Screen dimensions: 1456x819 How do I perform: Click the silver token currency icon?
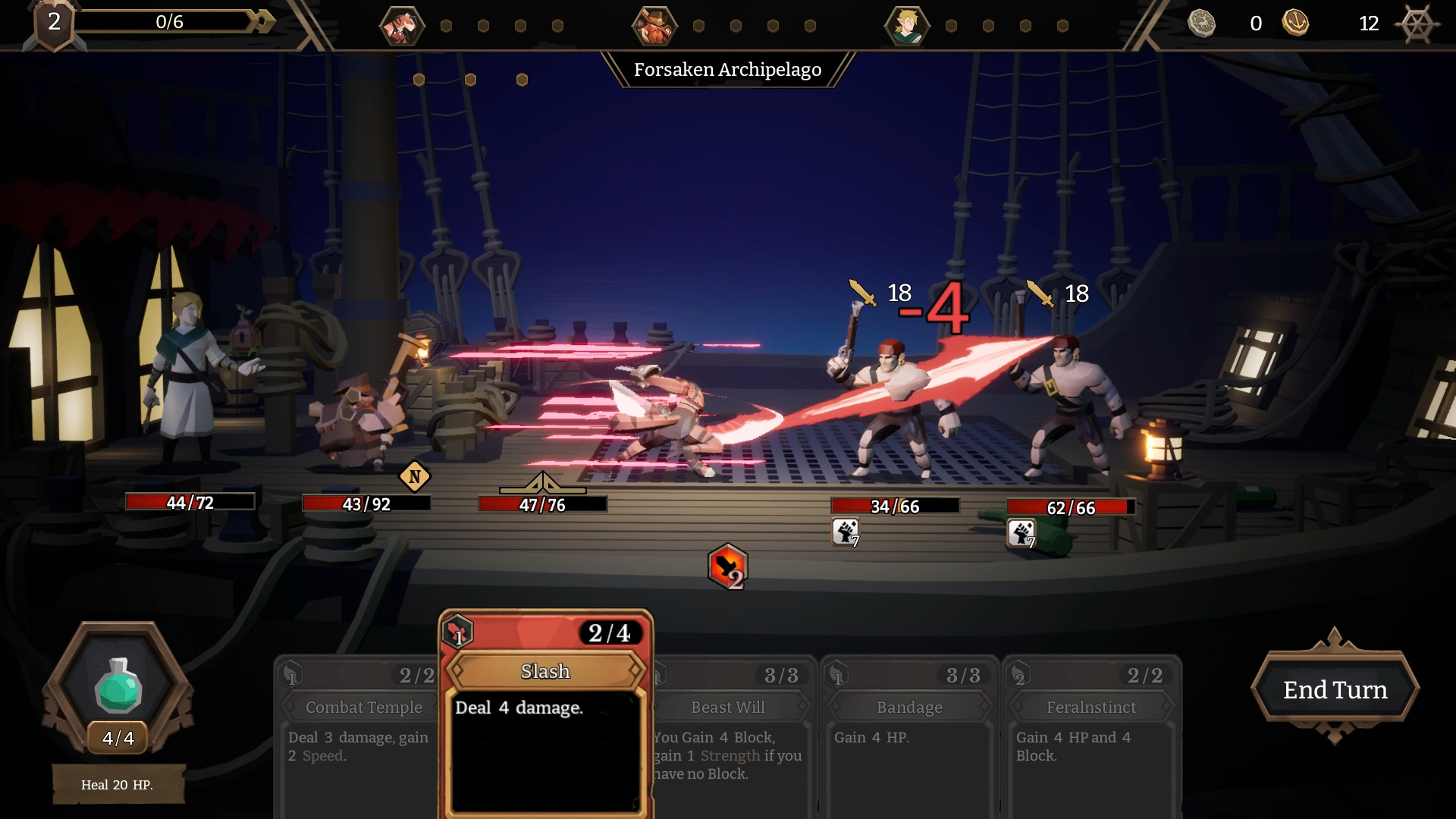pyautogui.click(x=1201, y=23)
